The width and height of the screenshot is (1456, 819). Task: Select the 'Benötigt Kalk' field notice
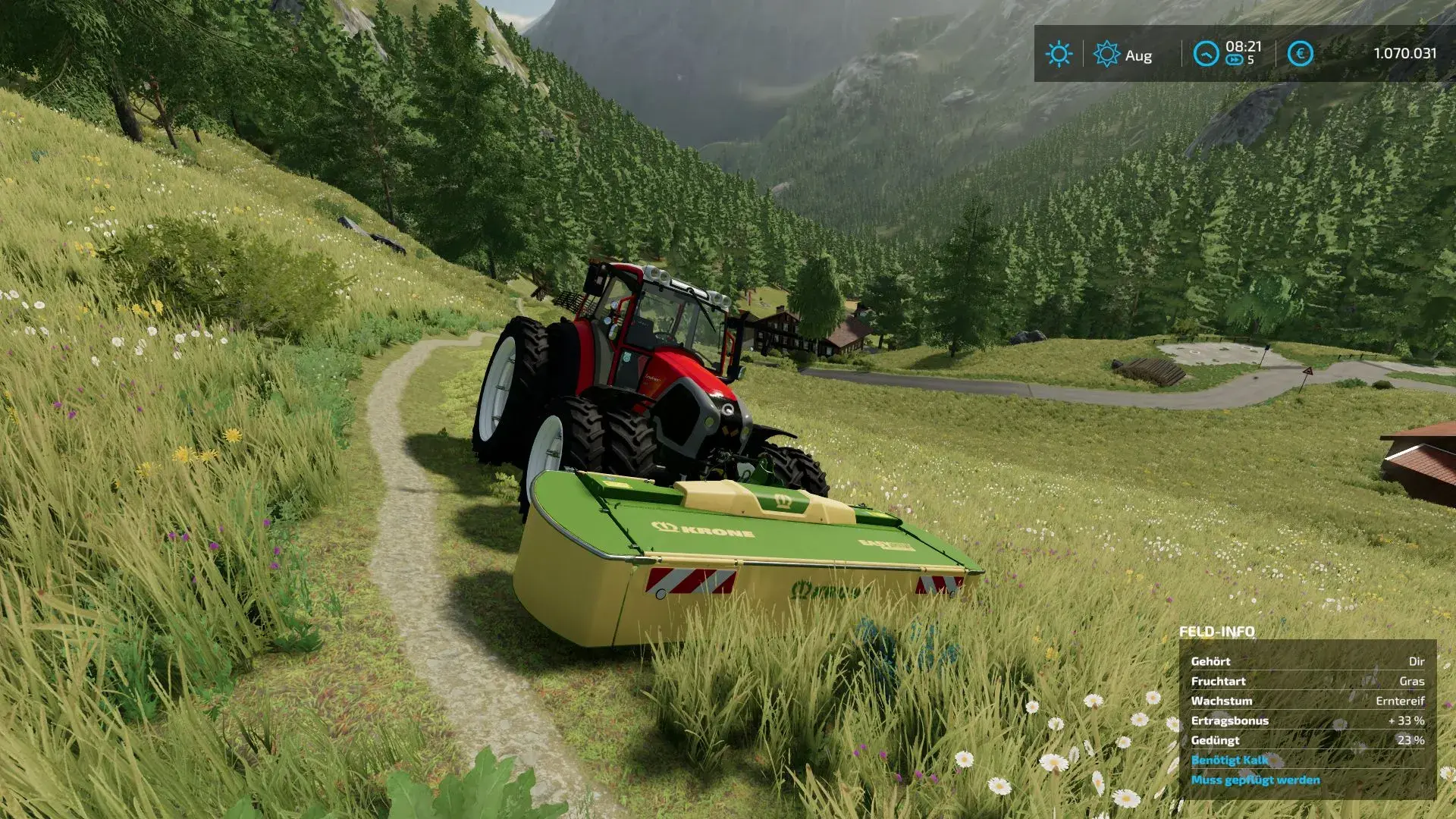1229,760
